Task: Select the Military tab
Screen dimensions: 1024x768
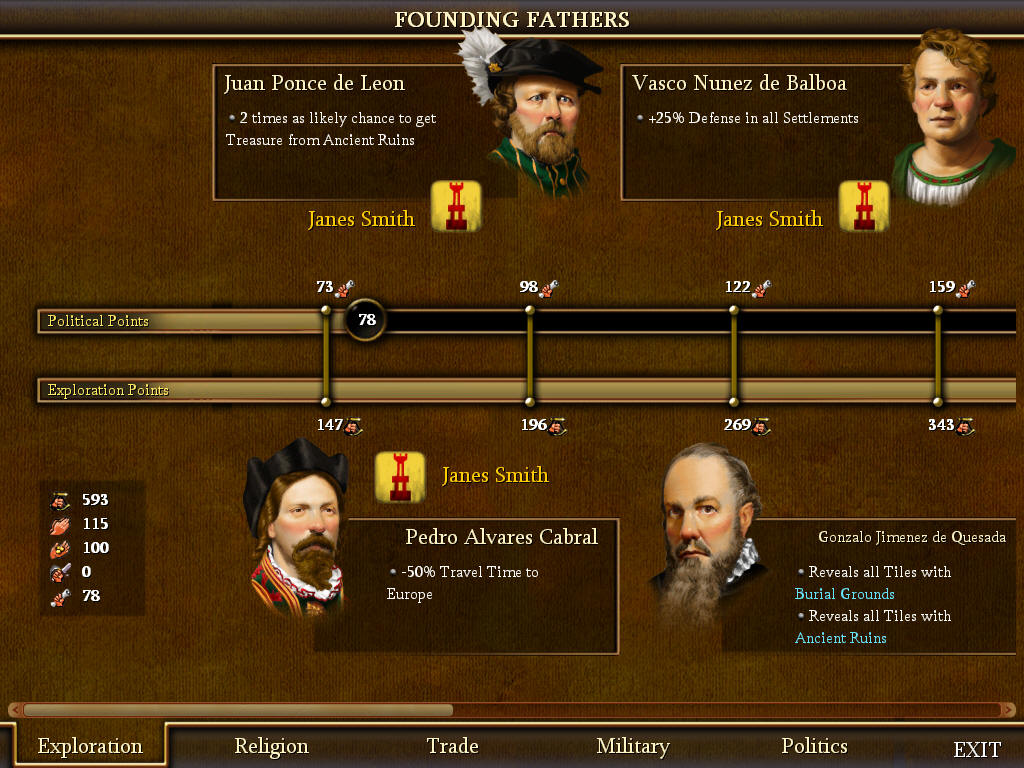Action: point(632,746)
